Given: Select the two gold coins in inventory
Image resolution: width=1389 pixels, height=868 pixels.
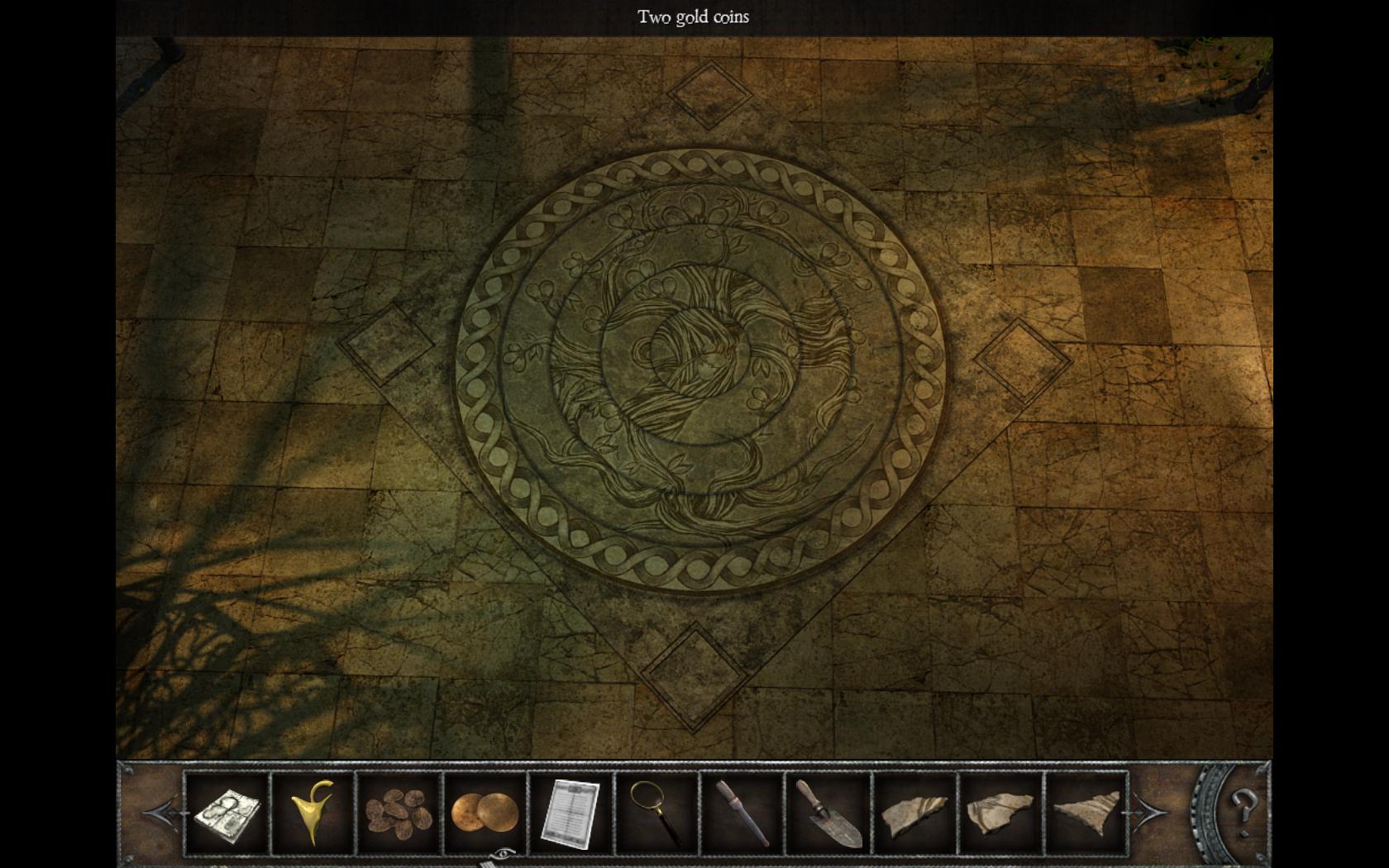Looking at the screenshot, I should pos(484,813).
